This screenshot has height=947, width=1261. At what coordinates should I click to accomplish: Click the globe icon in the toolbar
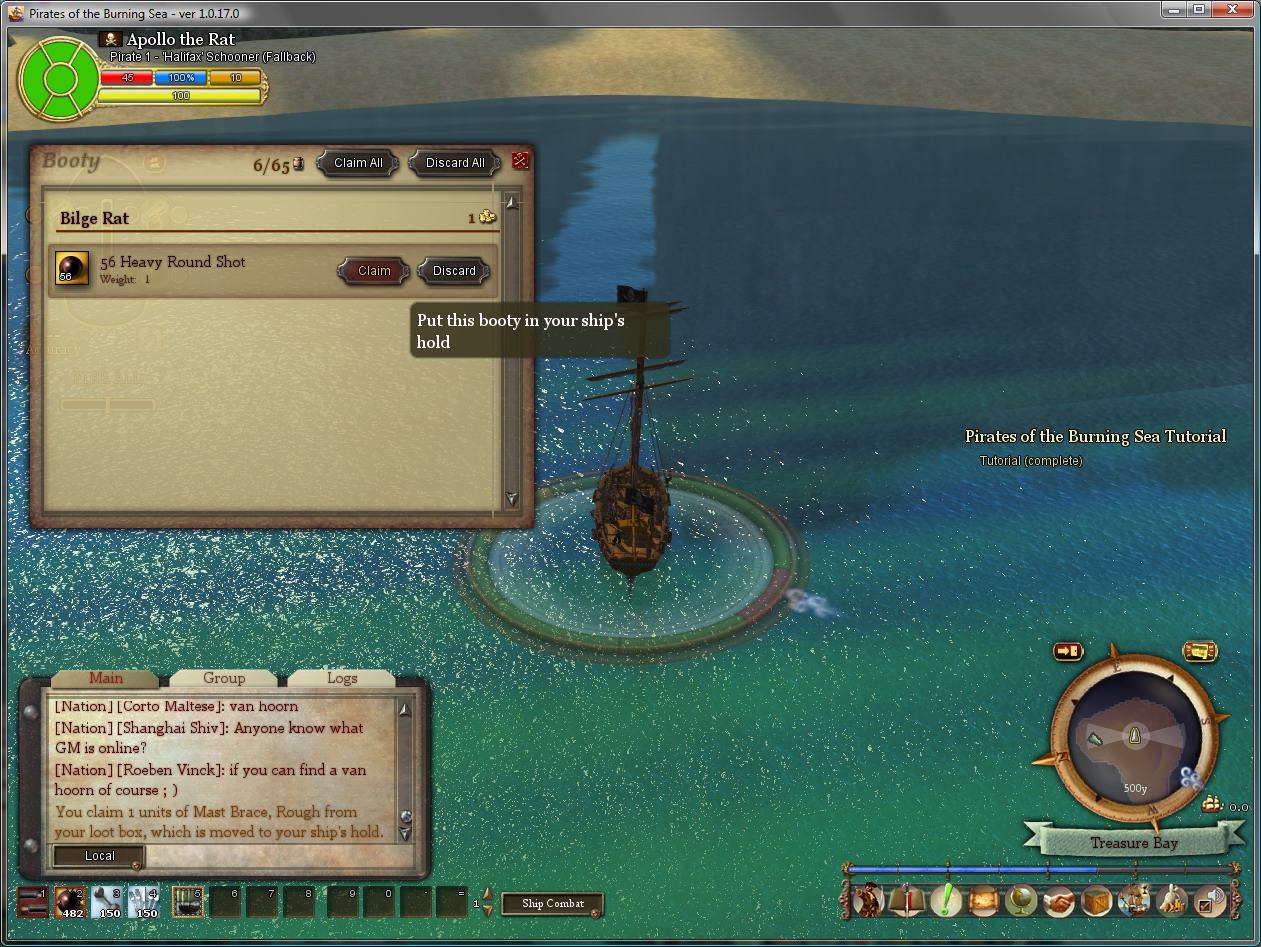(x=1021, y=900)
